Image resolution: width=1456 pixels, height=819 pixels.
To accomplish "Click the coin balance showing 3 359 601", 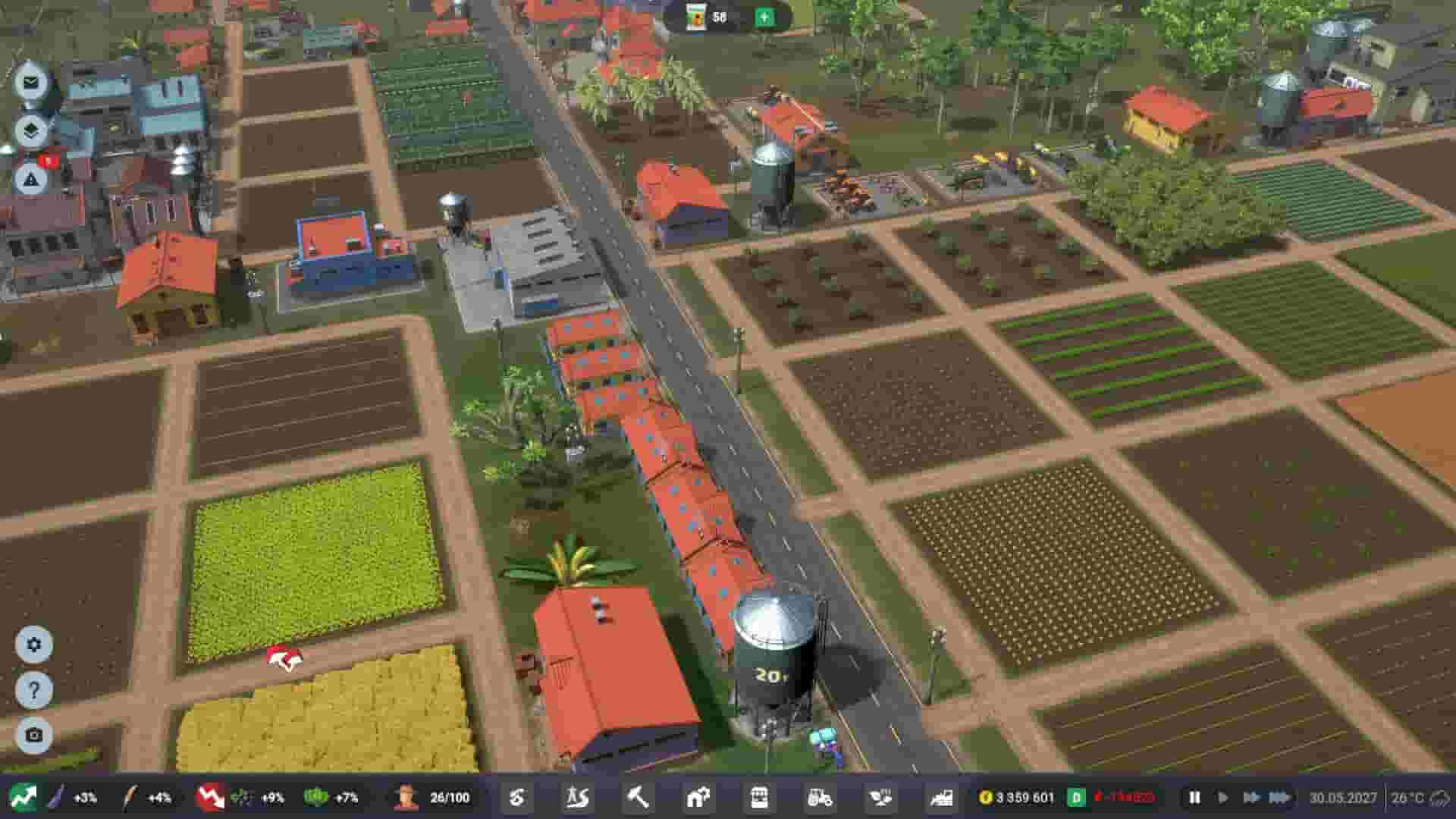I will (x=1024, y=797).
